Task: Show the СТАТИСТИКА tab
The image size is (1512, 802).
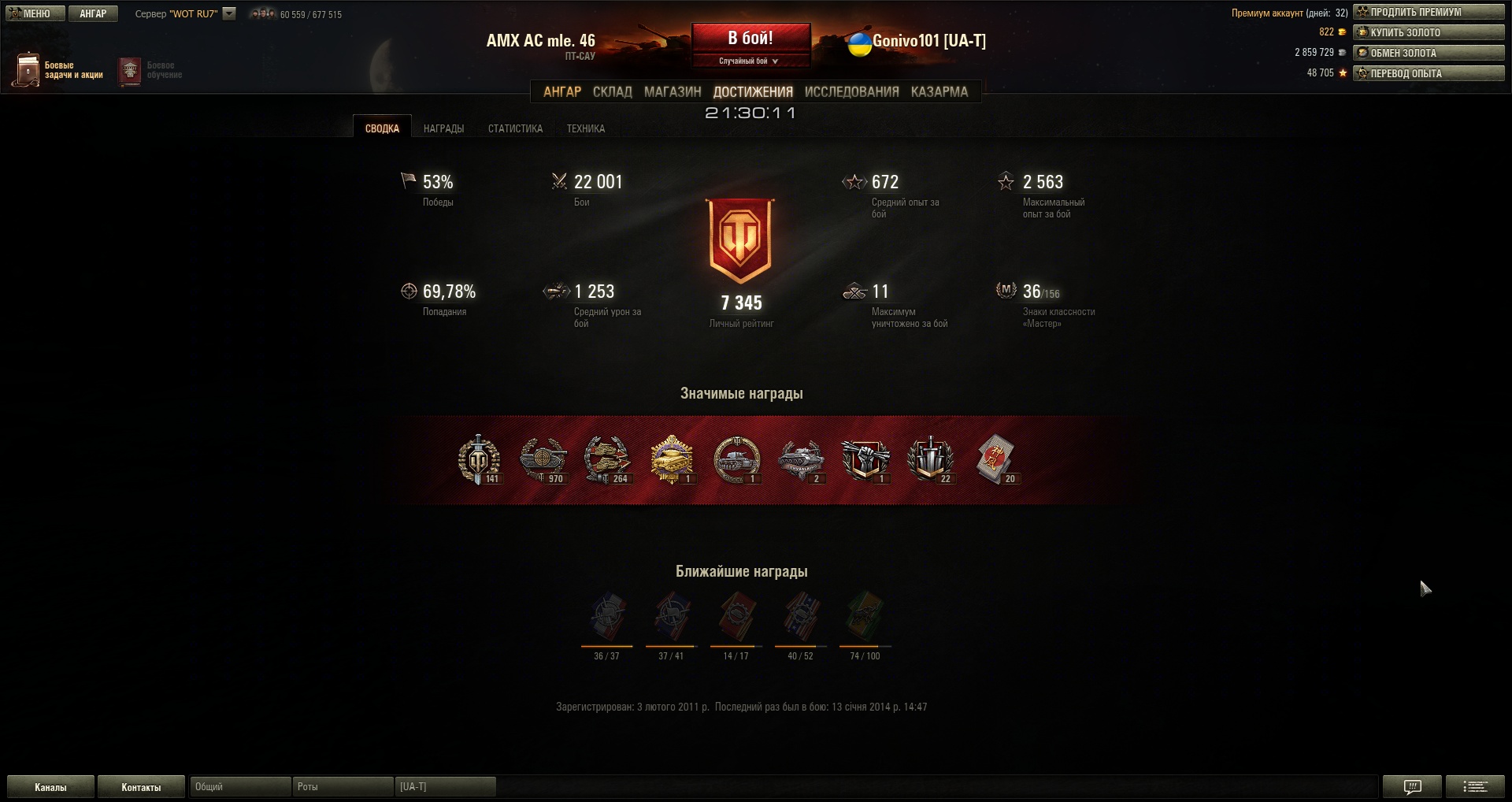Action: (x=515, y=128)
